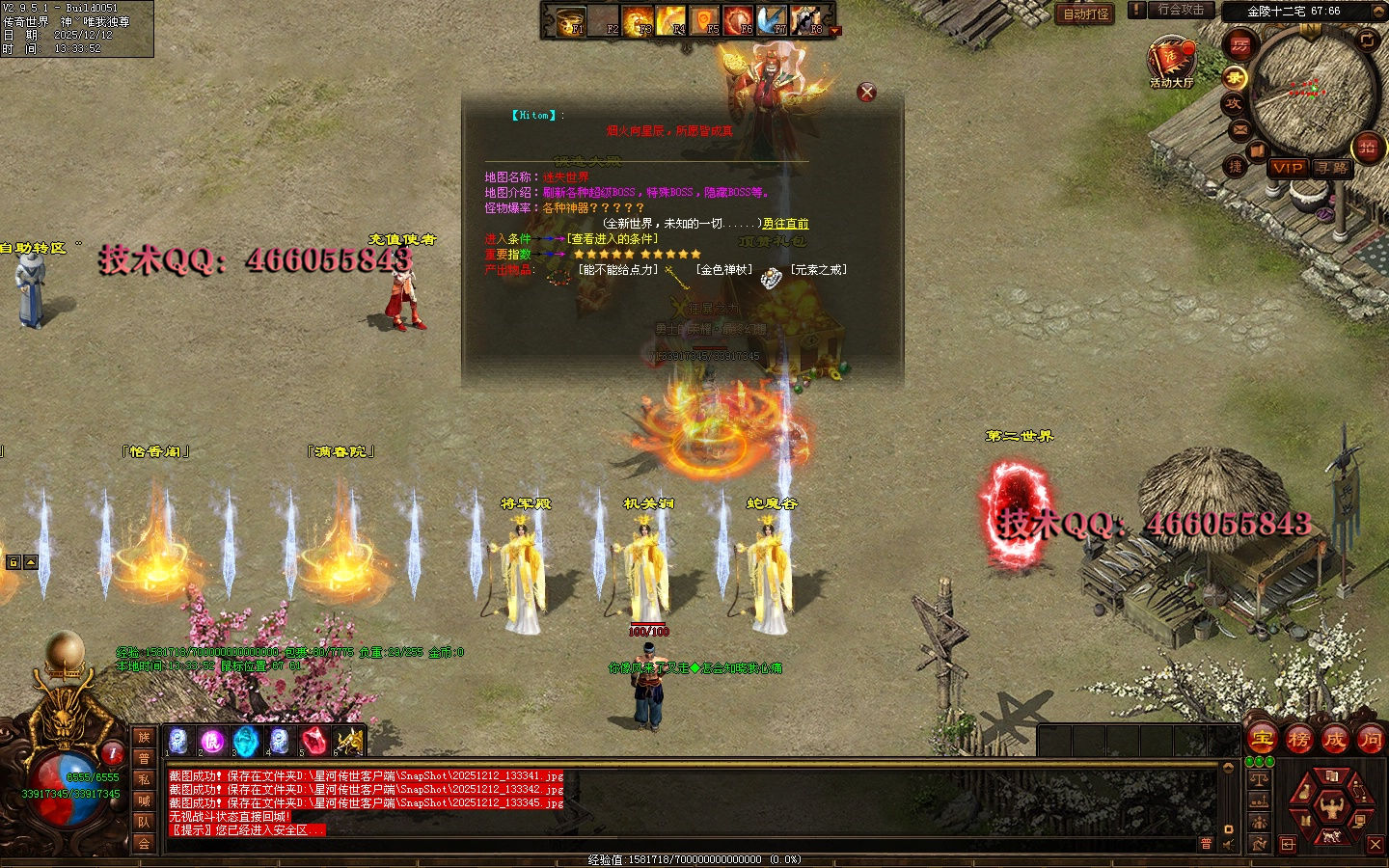Open the mail envelope icon
This screenshot has height=868, width=1389.
click(1240, 129)
